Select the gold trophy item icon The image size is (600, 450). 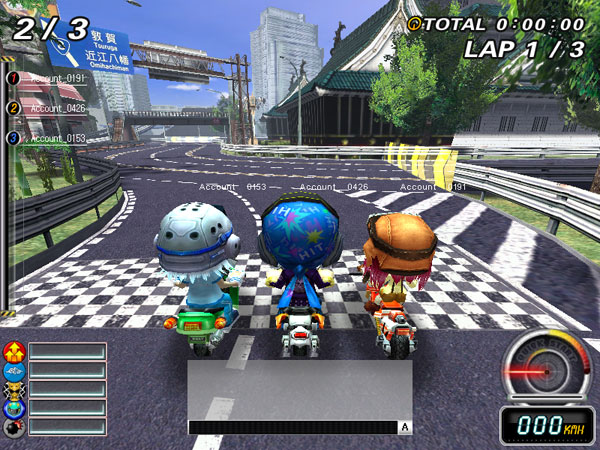coord(14,389)
